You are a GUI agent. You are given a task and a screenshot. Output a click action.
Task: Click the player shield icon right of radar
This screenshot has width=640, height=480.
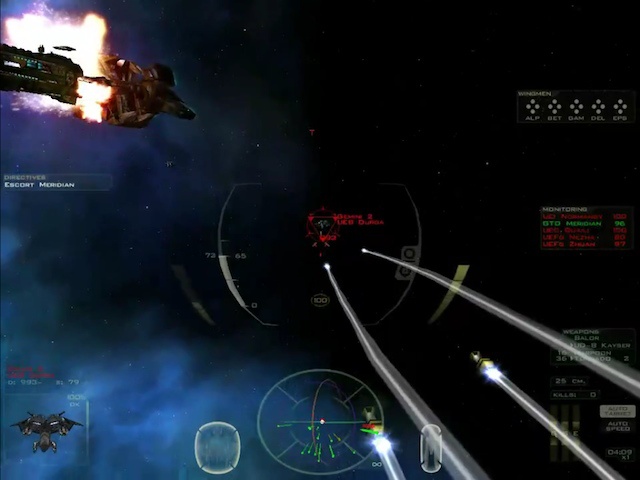point(430,445)
